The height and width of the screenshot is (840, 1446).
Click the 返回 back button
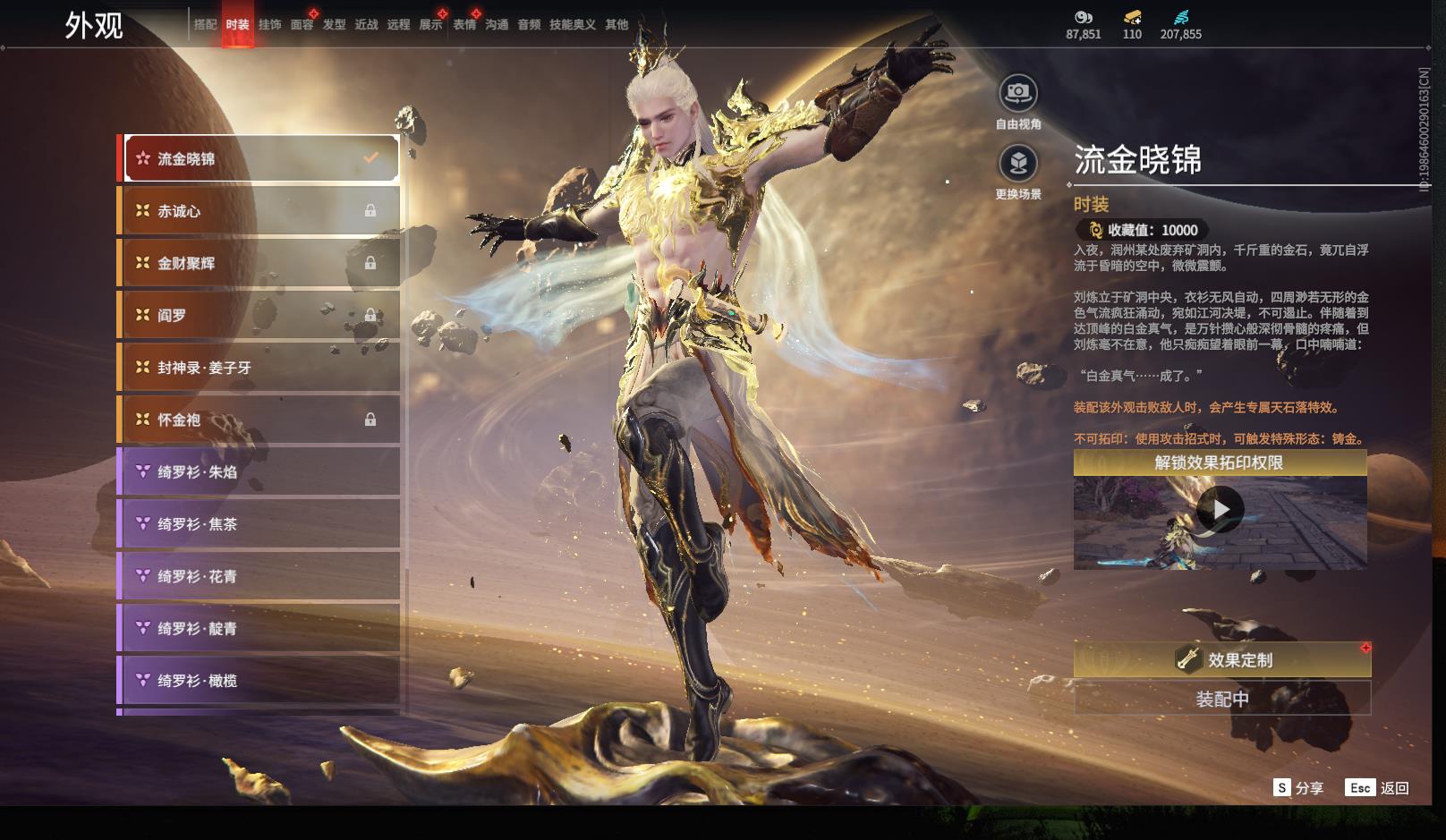click(1377, 788)
